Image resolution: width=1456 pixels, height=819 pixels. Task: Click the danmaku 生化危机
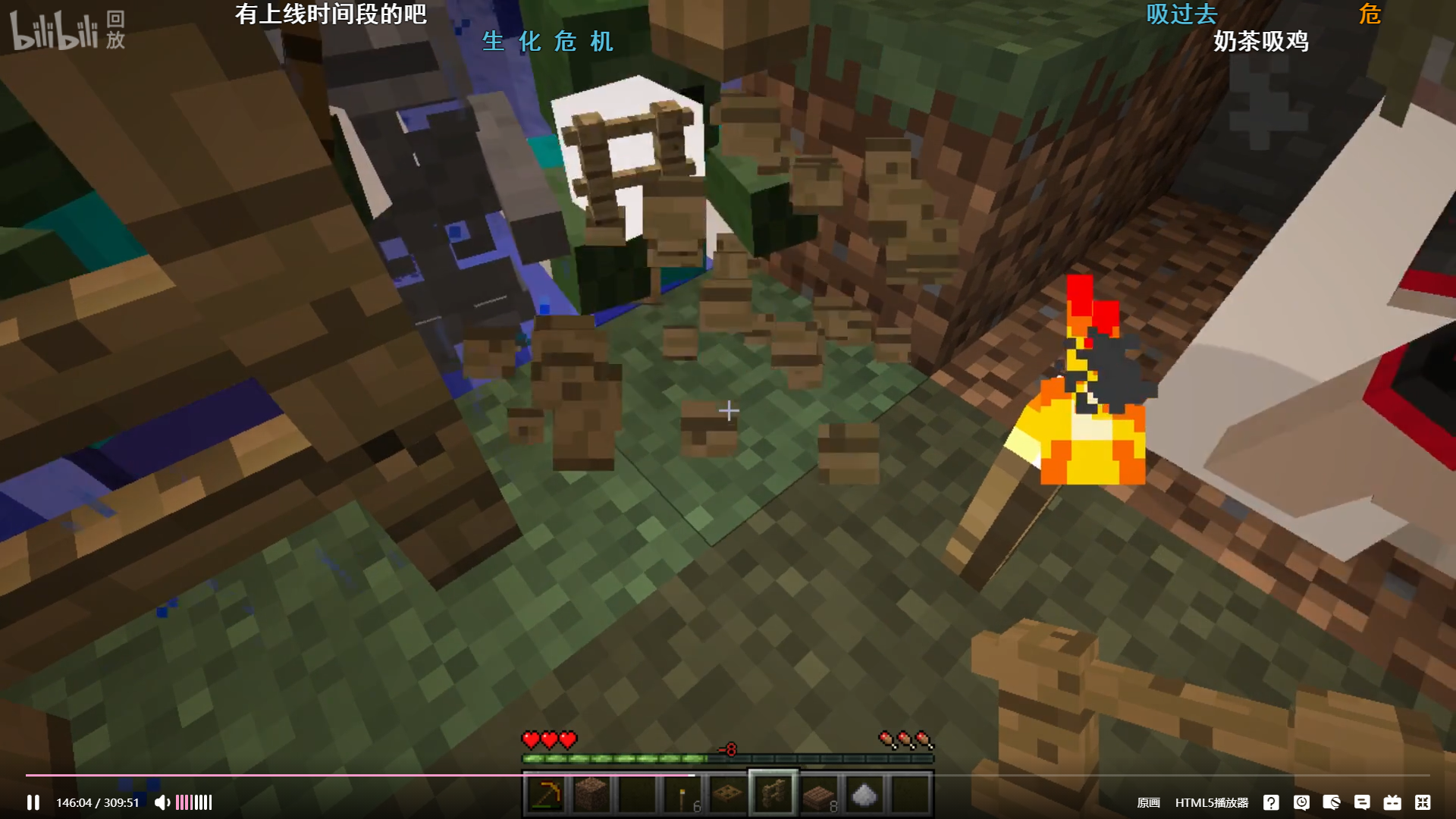coord(548,43)
